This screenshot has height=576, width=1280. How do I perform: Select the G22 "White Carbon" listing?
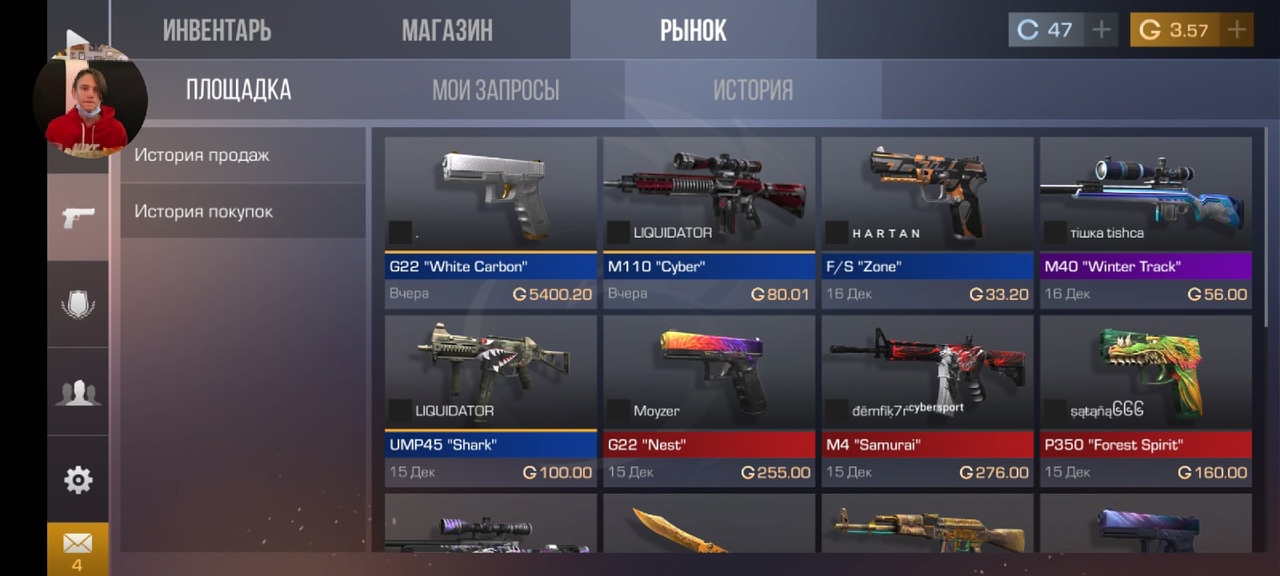[490, 222]
